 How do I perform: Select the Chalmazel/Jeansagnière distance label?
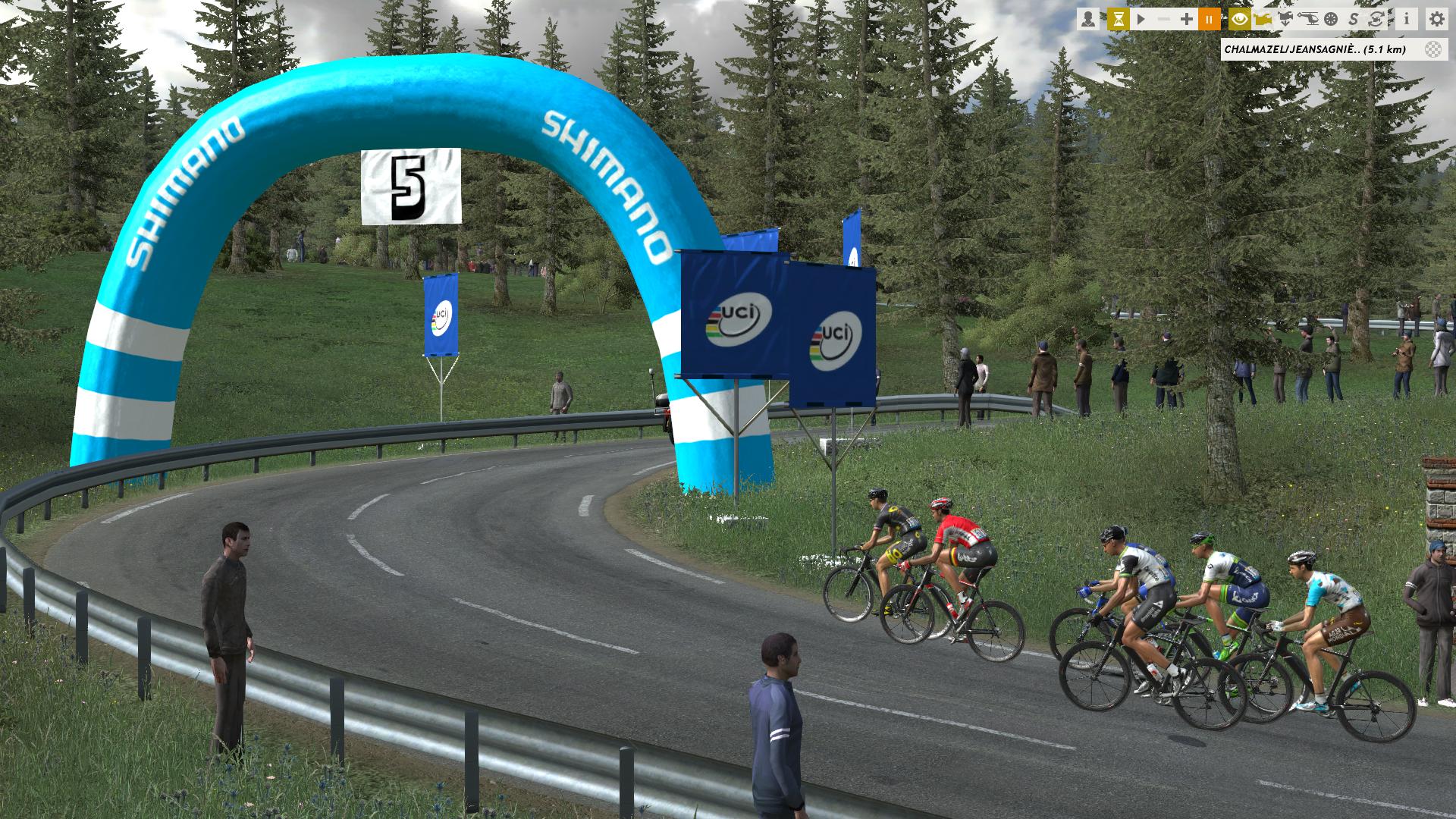[x=1315, y=50]
